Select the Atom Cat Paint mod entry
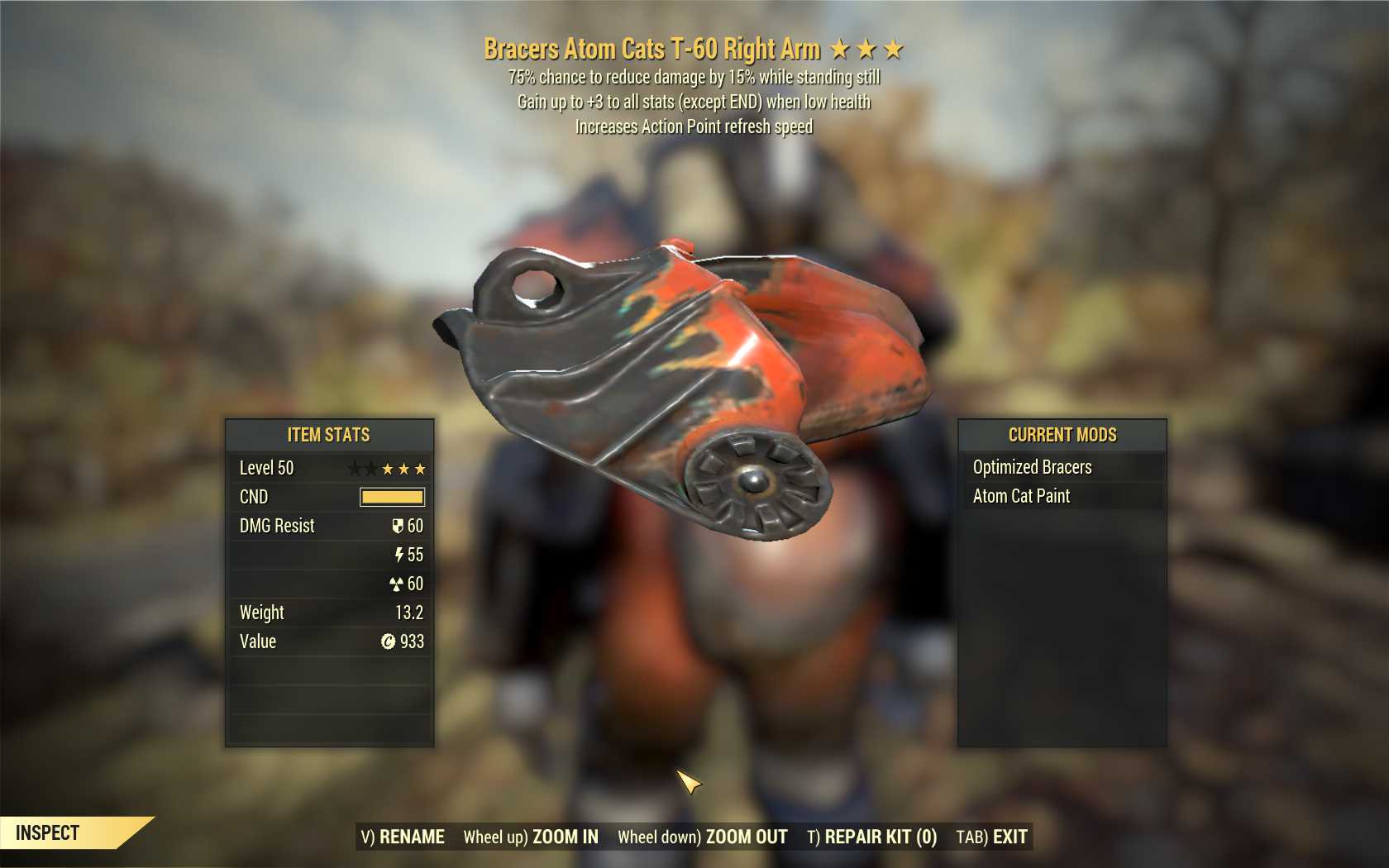Image resolution: width=1389 pixels, height=868 pixels. (x=1021, y=496)
